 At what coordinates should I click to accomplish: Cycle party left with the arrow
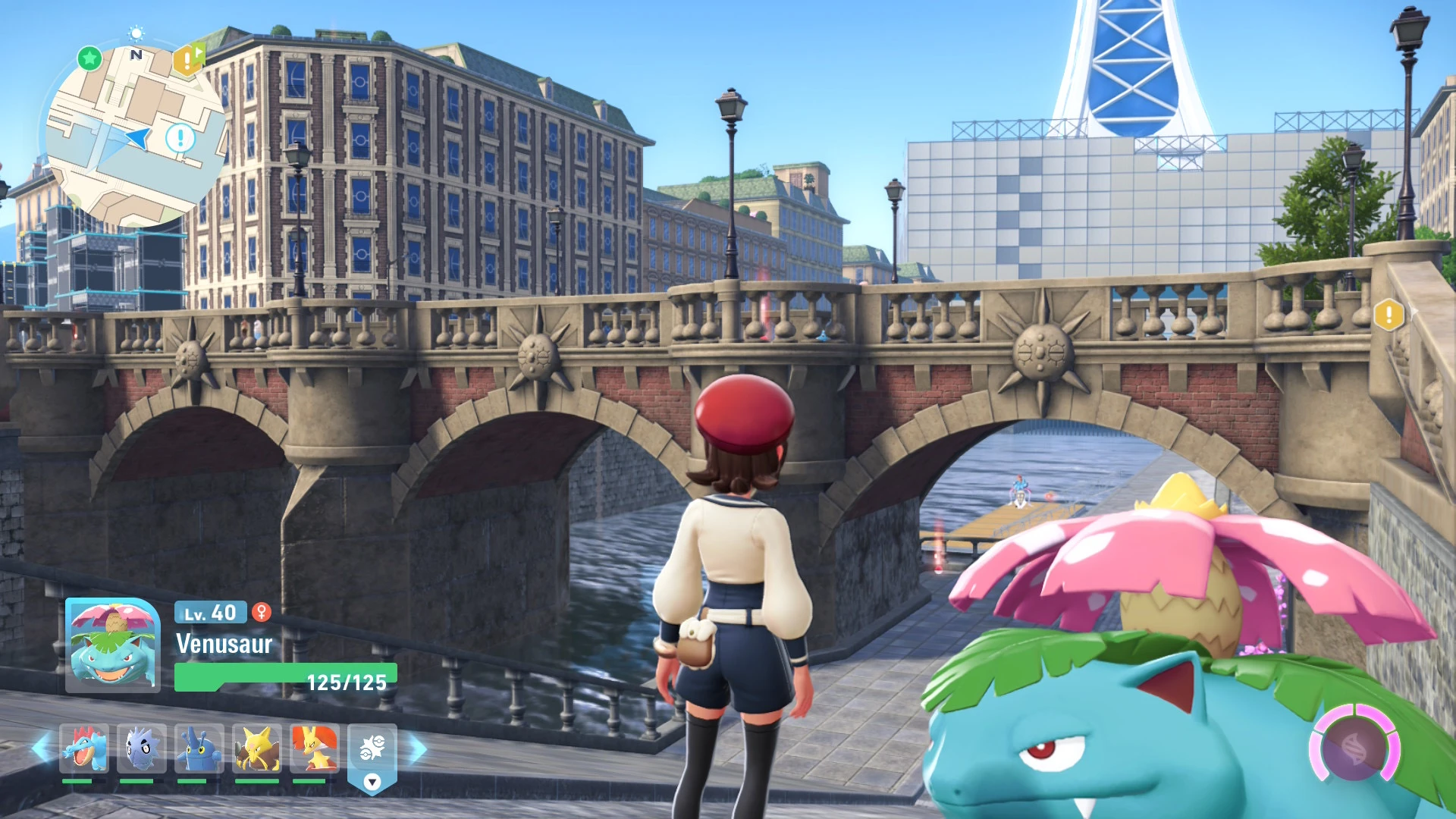click(x=41, y=749)
